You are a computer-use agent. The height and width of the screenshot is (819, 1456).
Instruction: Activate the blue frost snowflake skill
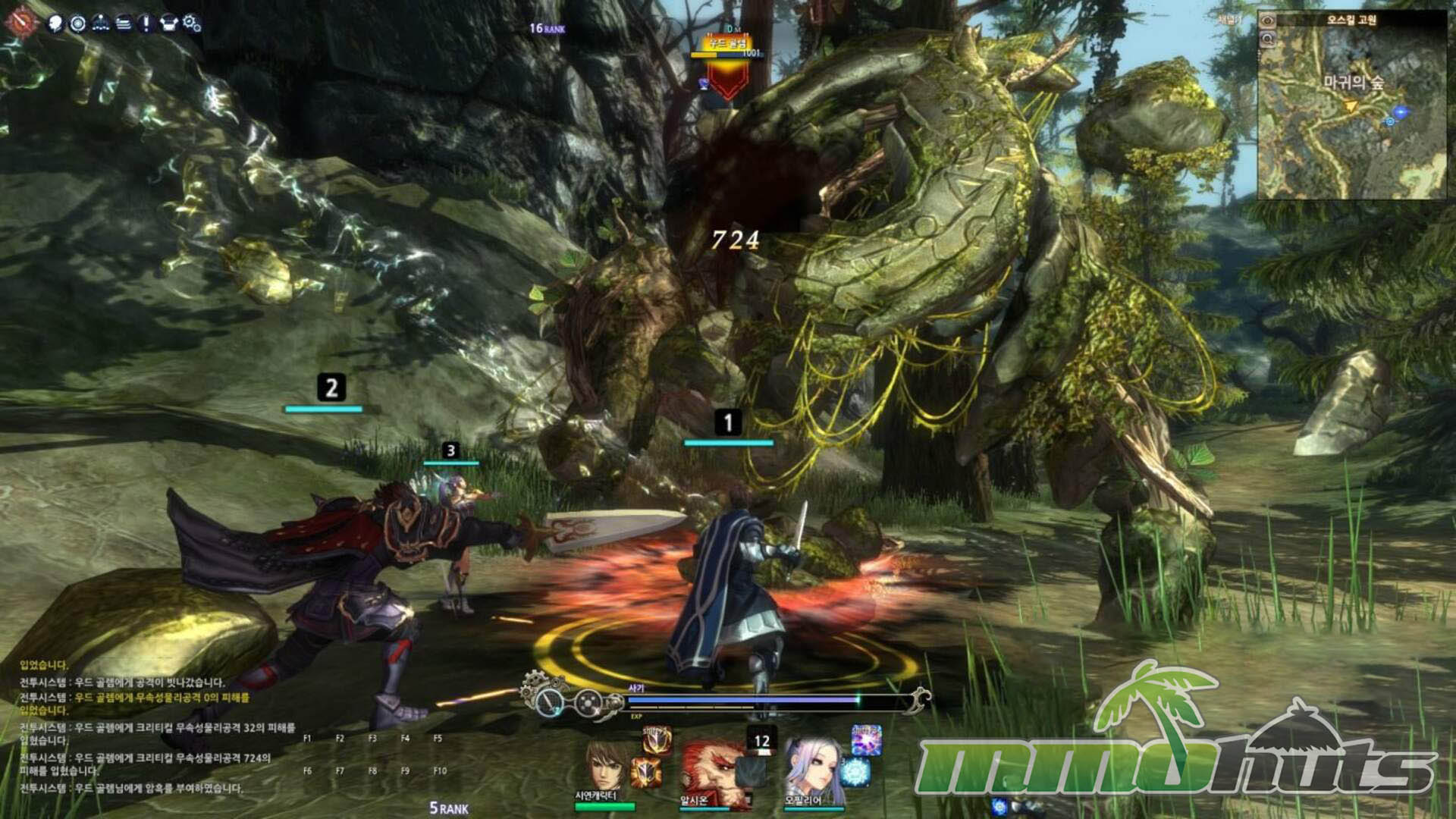[855, 772]
